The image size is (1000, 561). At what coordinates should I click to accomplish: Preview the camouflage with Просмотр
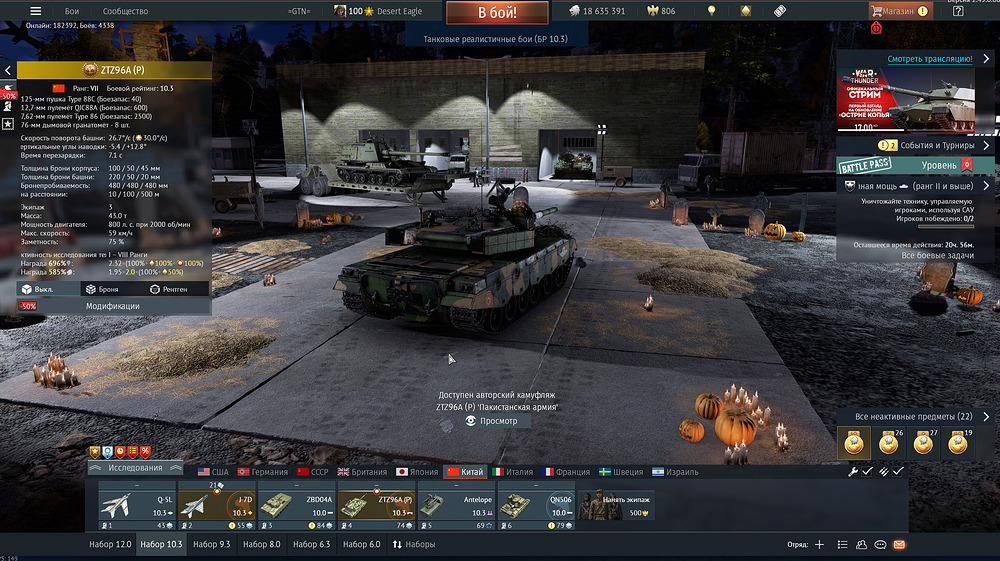pyautogui.click(x=492, y=421)
